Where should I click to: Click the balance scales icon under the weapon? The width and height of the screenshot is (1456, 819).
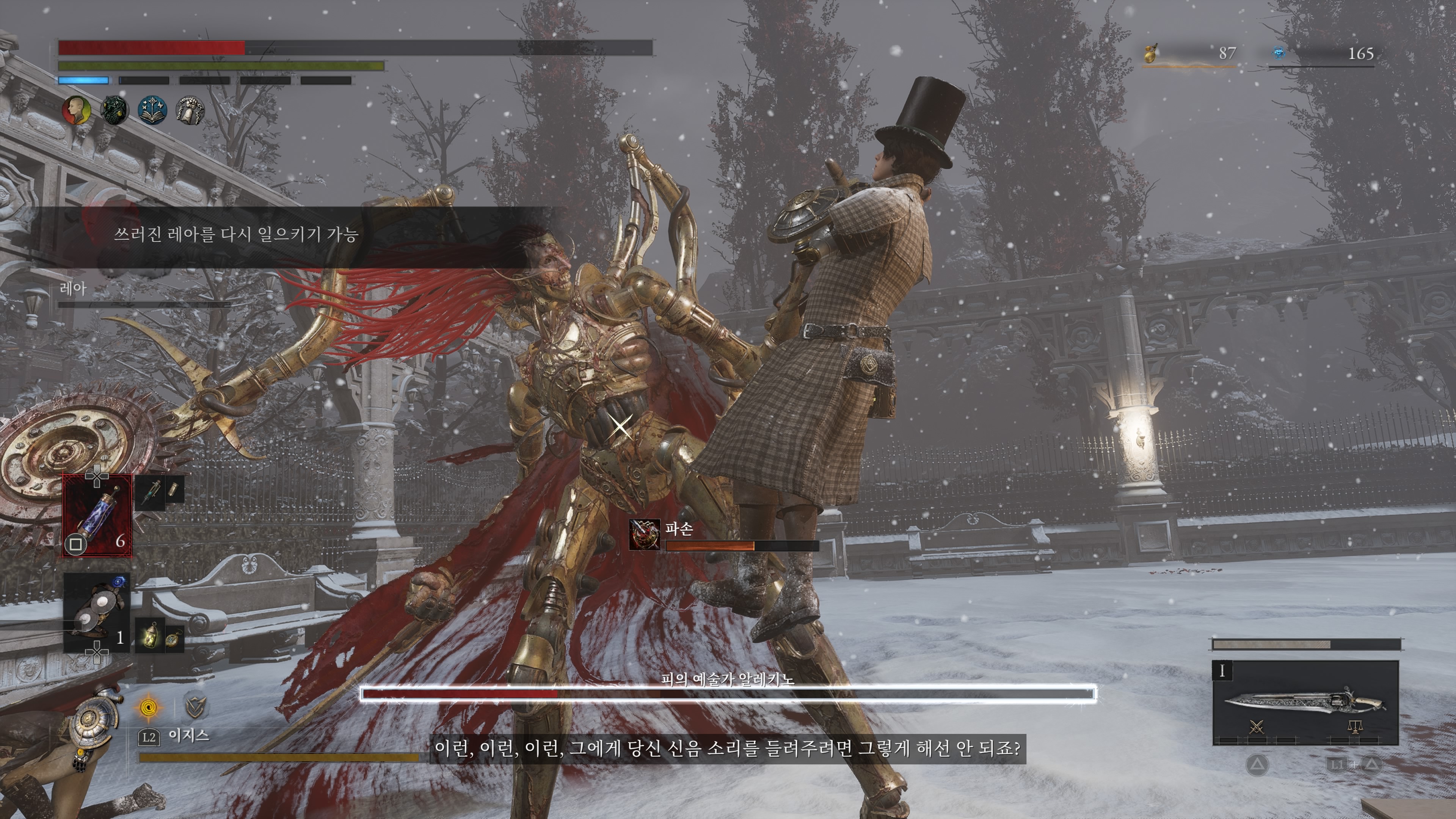1354,727
